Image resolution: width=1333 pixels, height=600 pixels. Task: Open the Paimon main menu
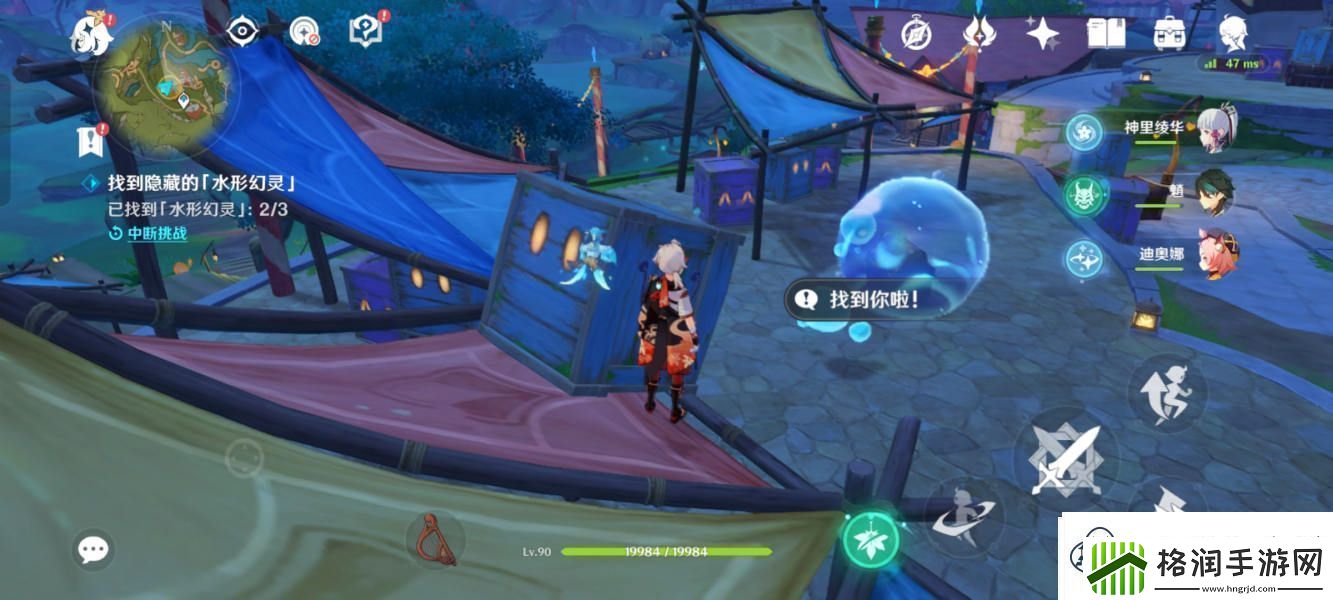coord(90,35)
